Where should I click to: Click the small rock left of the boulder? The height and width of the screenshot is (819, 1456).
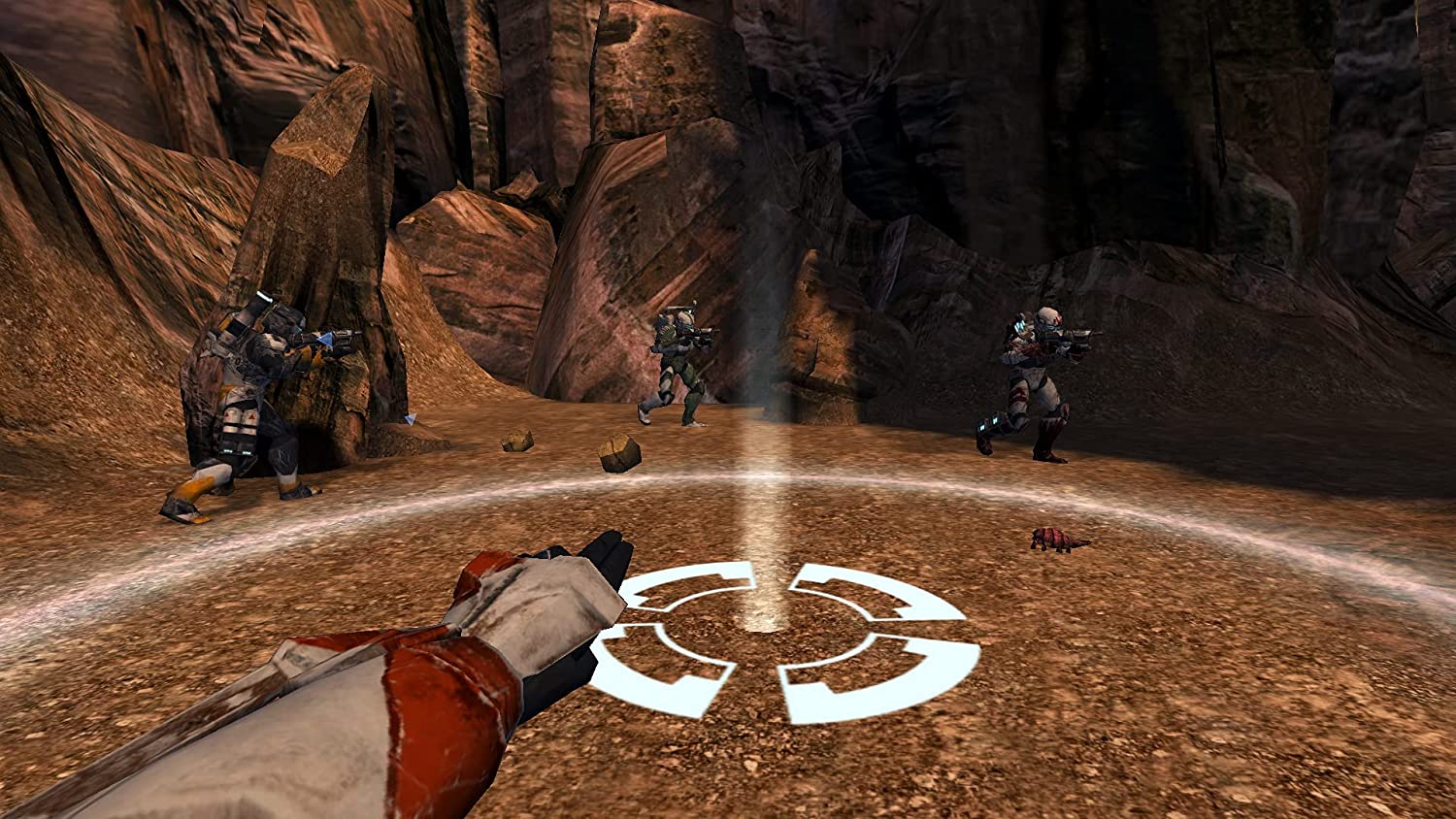(516, 442)
